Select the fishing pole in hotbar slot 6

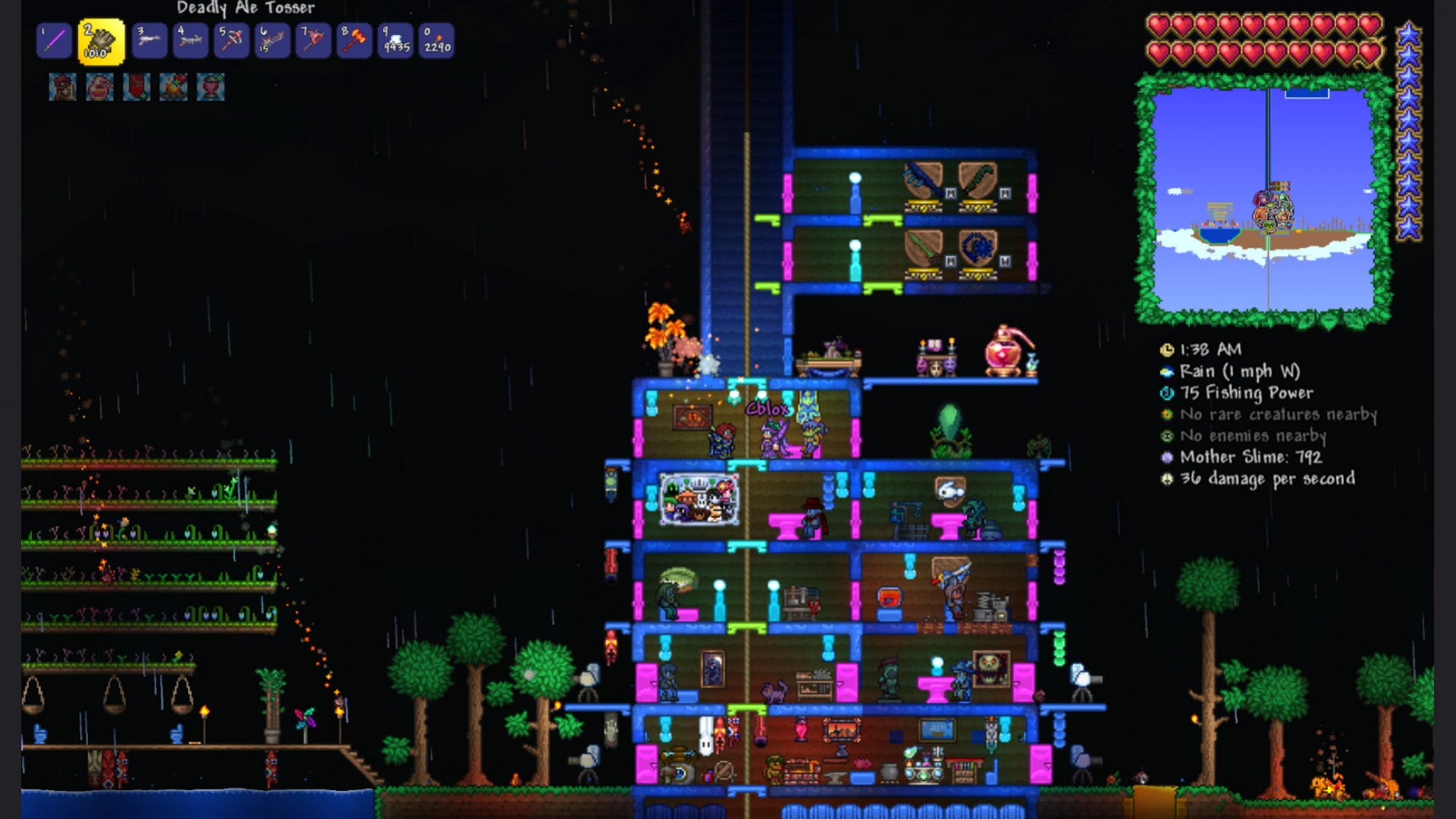pyautogui.click(x=272, y=41)
